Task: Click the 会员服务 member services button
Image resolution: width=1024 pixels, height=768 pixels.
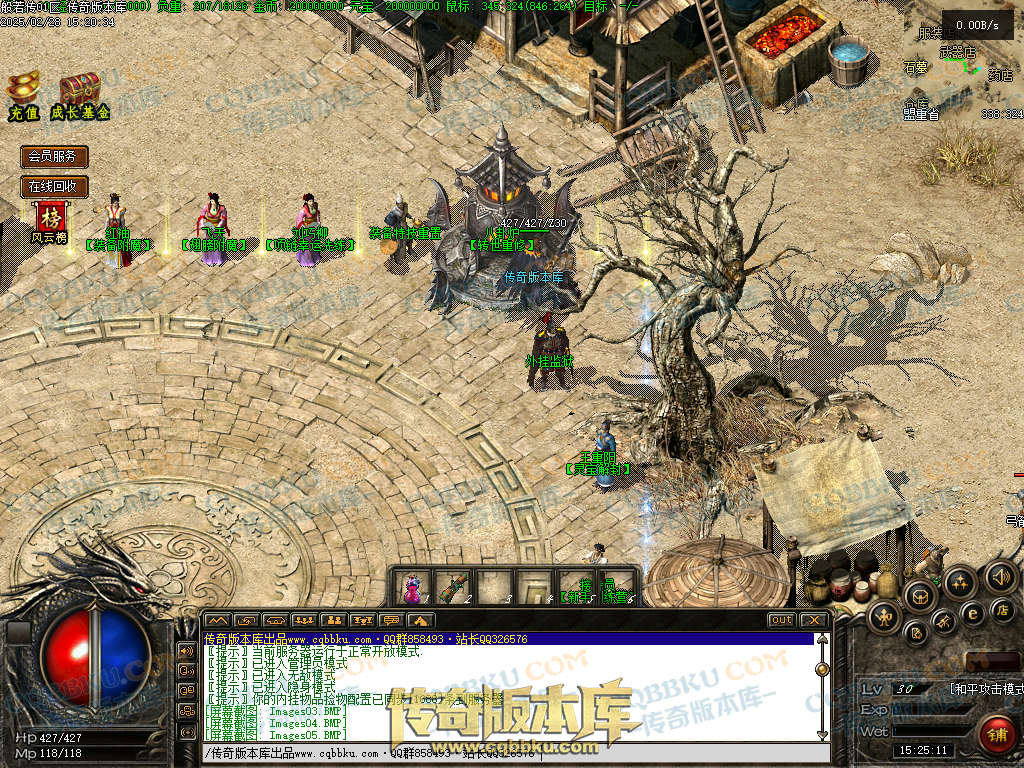Action: [x=54, y=157]
